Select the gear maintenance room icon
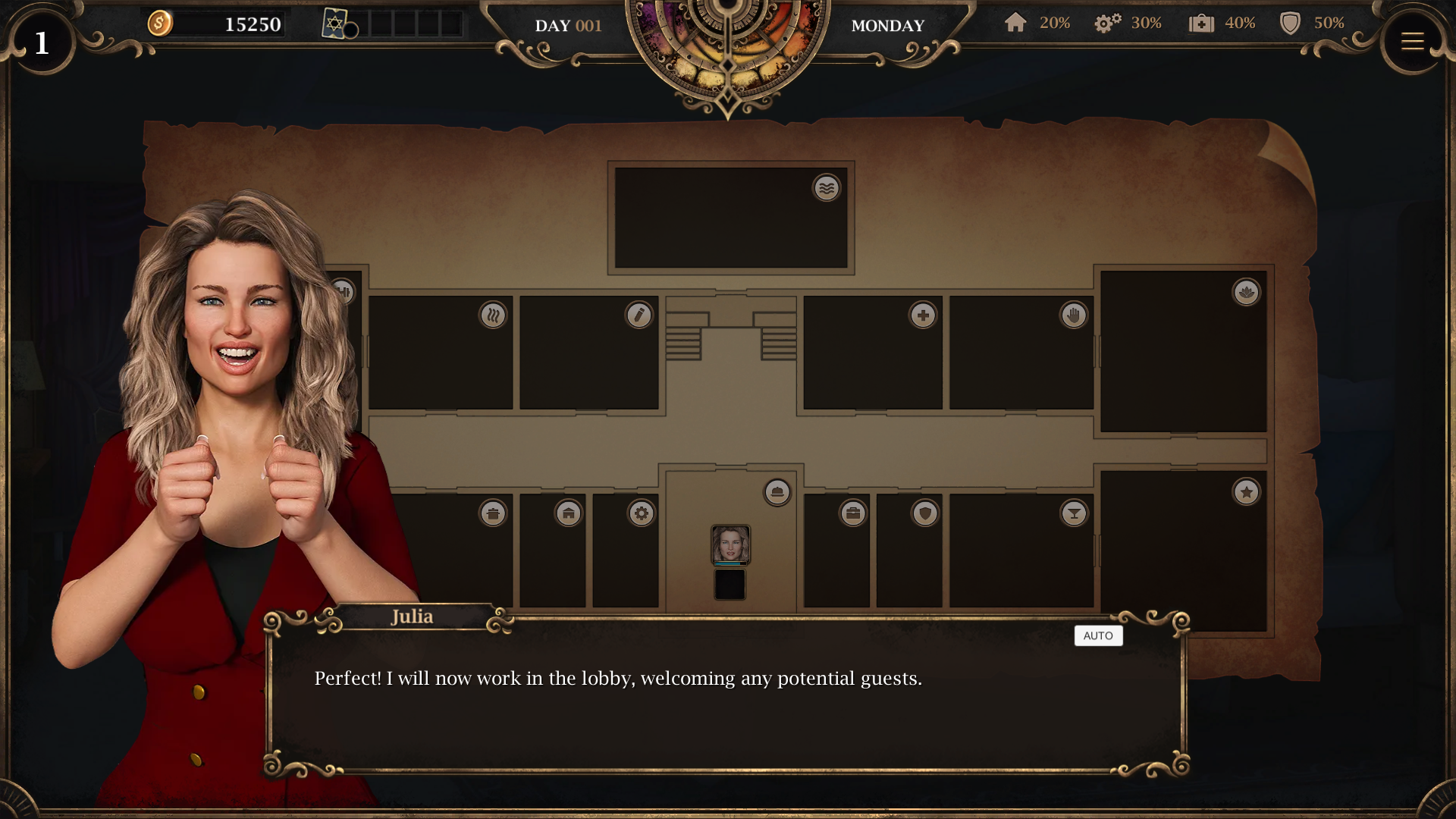The image size is (1456, 819). (641, 513)
